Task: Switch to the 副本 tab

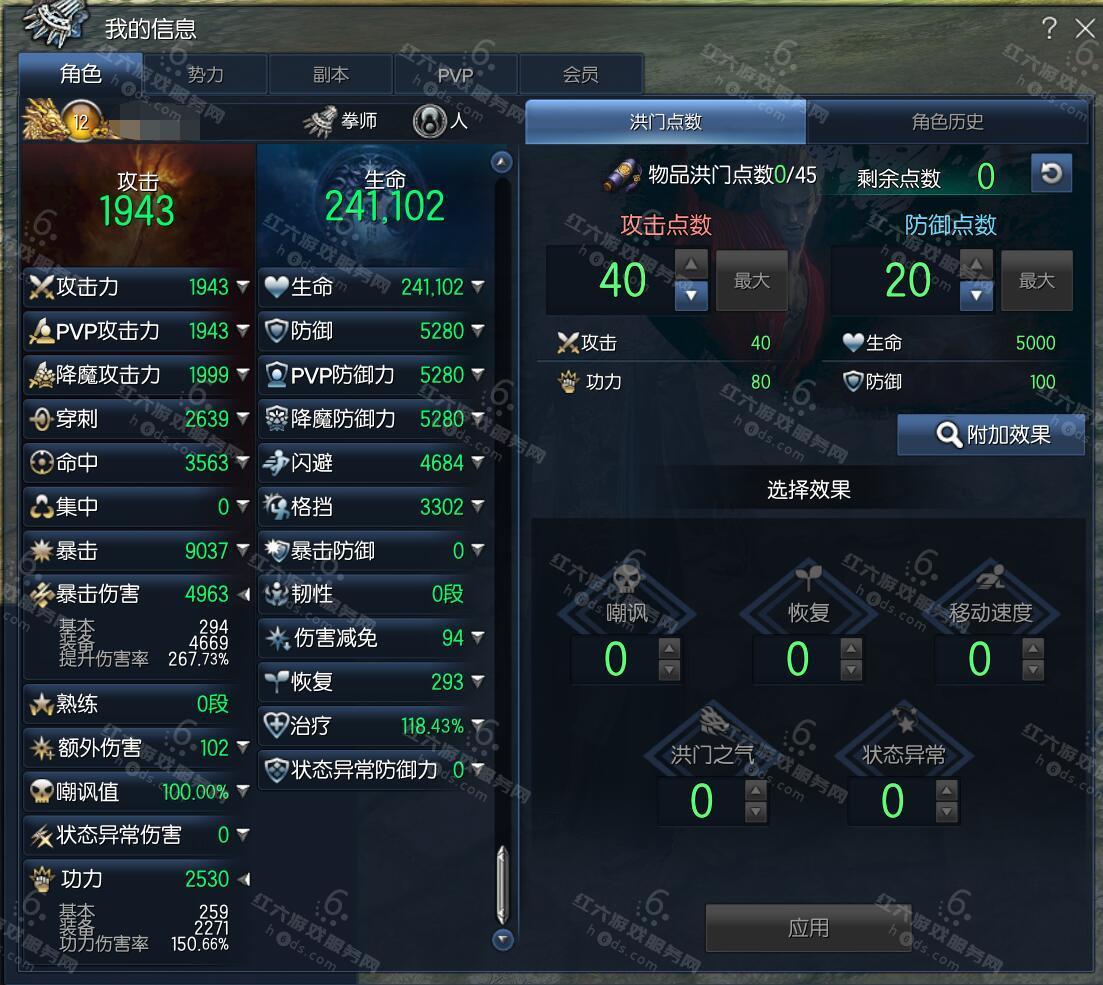Action: pyautogui.click(x=330, y=75)
